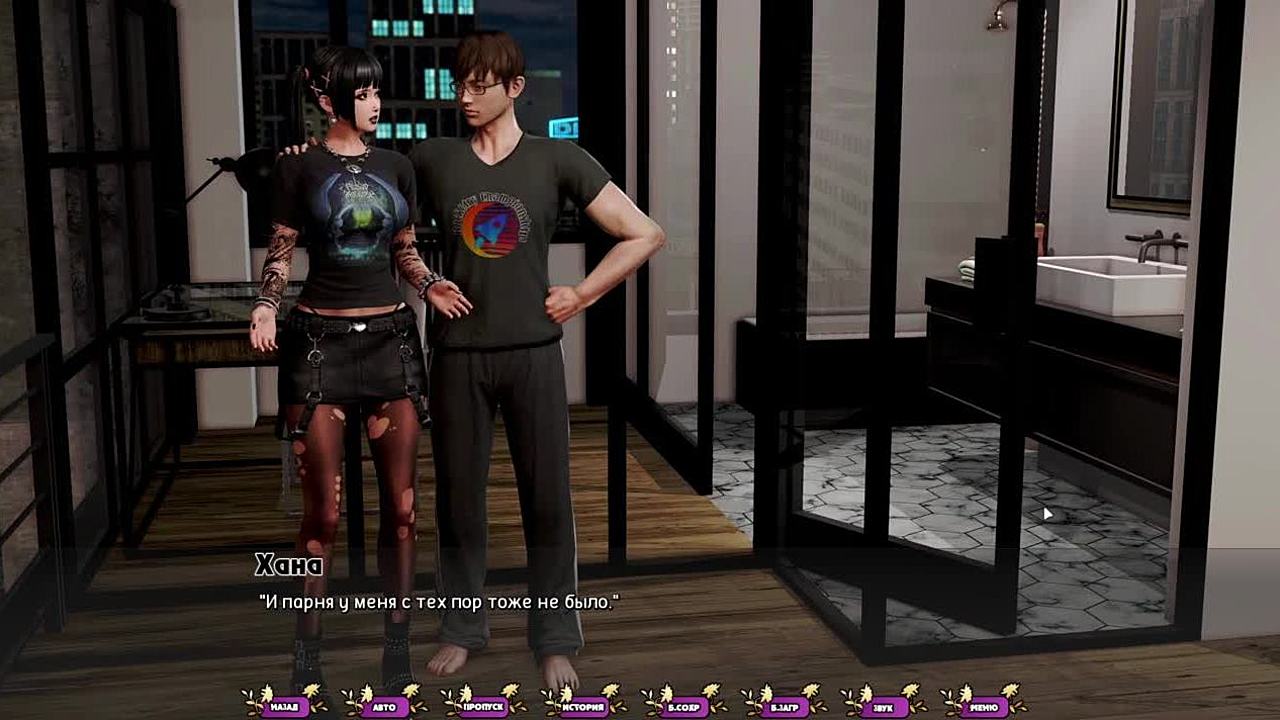Open the МЕНЮ button

pyautogui.click(x=985, y=707)
